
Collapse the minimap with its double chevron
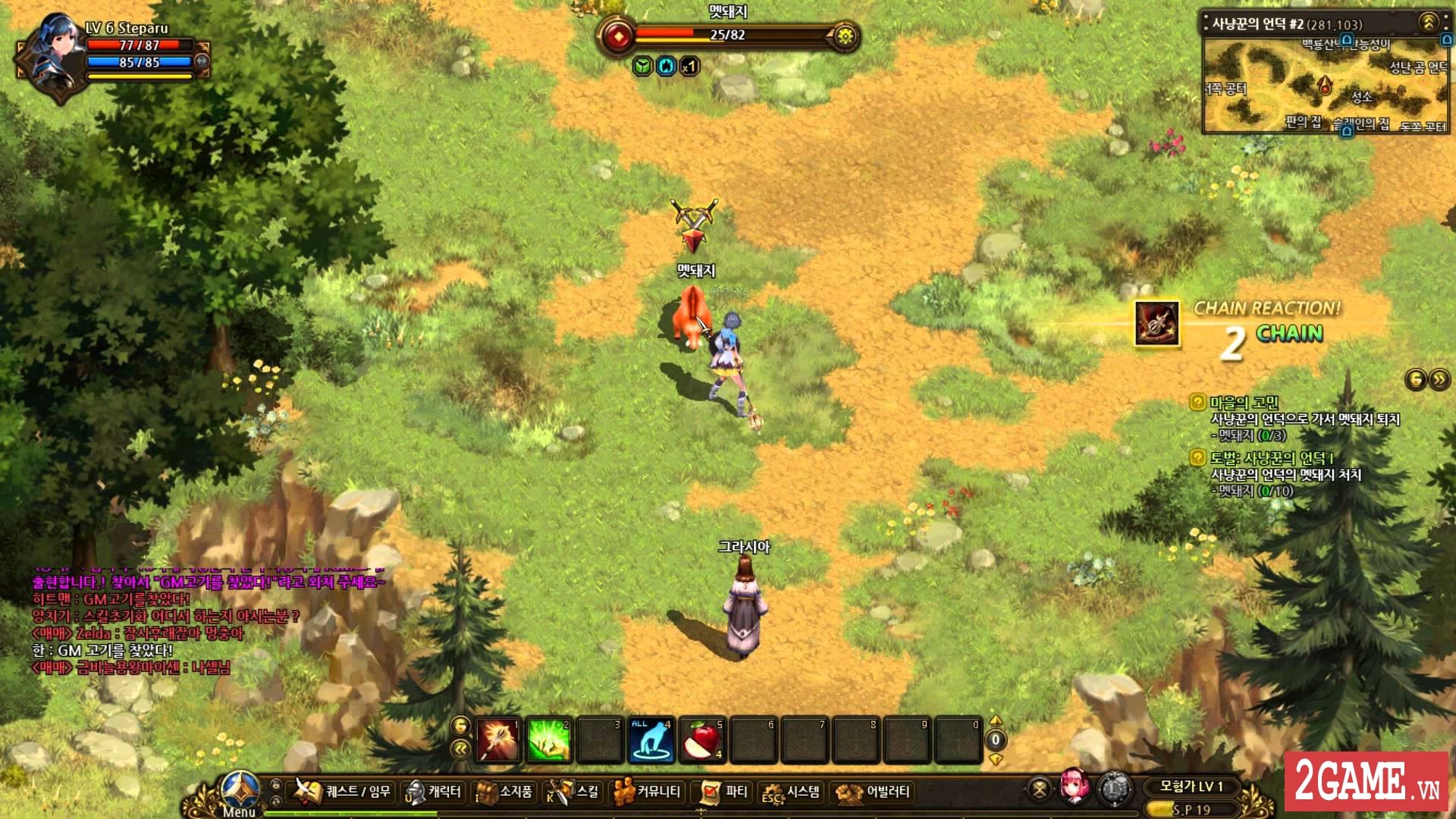1427,20
